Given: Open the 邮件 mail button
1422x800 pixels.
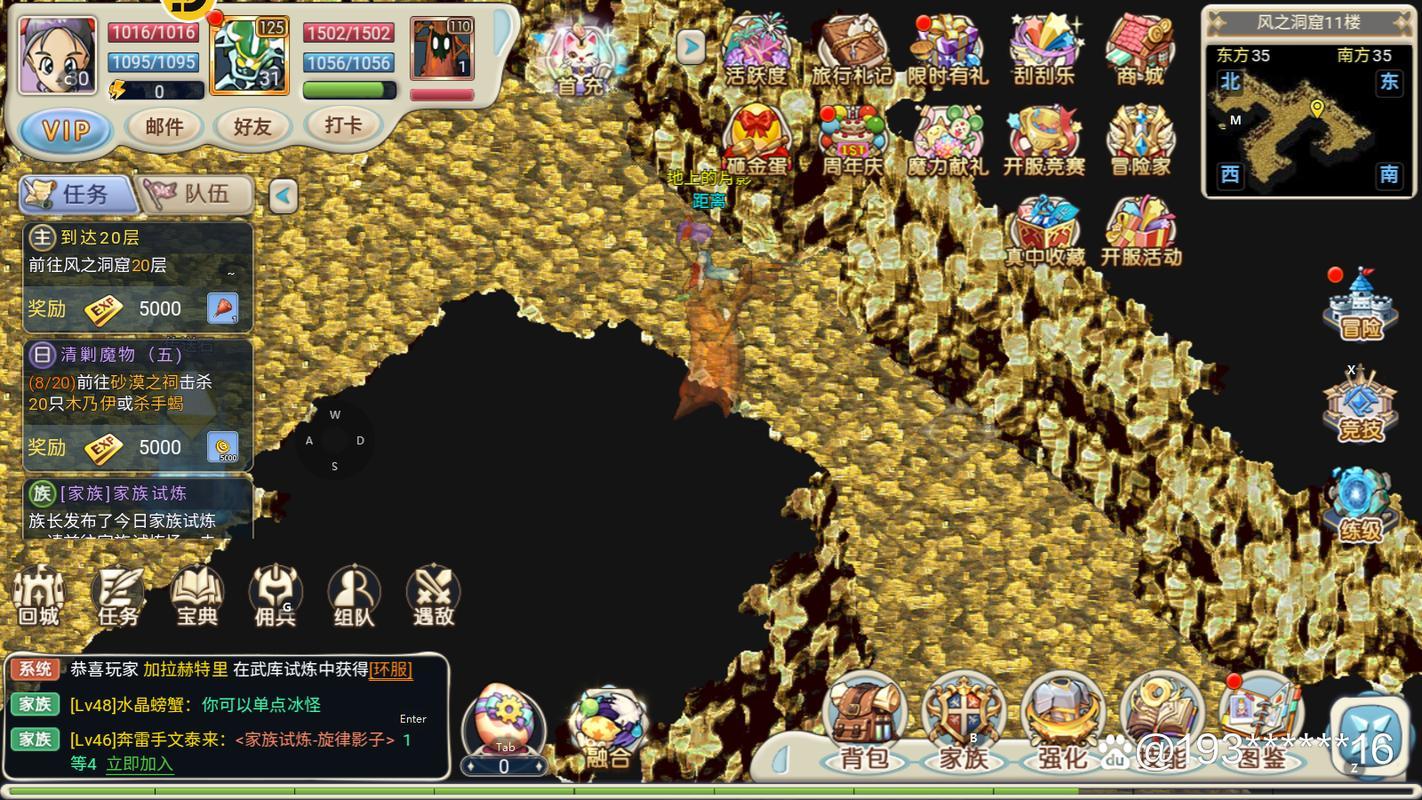Looking at the screenshot, I should [x=163, y=127].
